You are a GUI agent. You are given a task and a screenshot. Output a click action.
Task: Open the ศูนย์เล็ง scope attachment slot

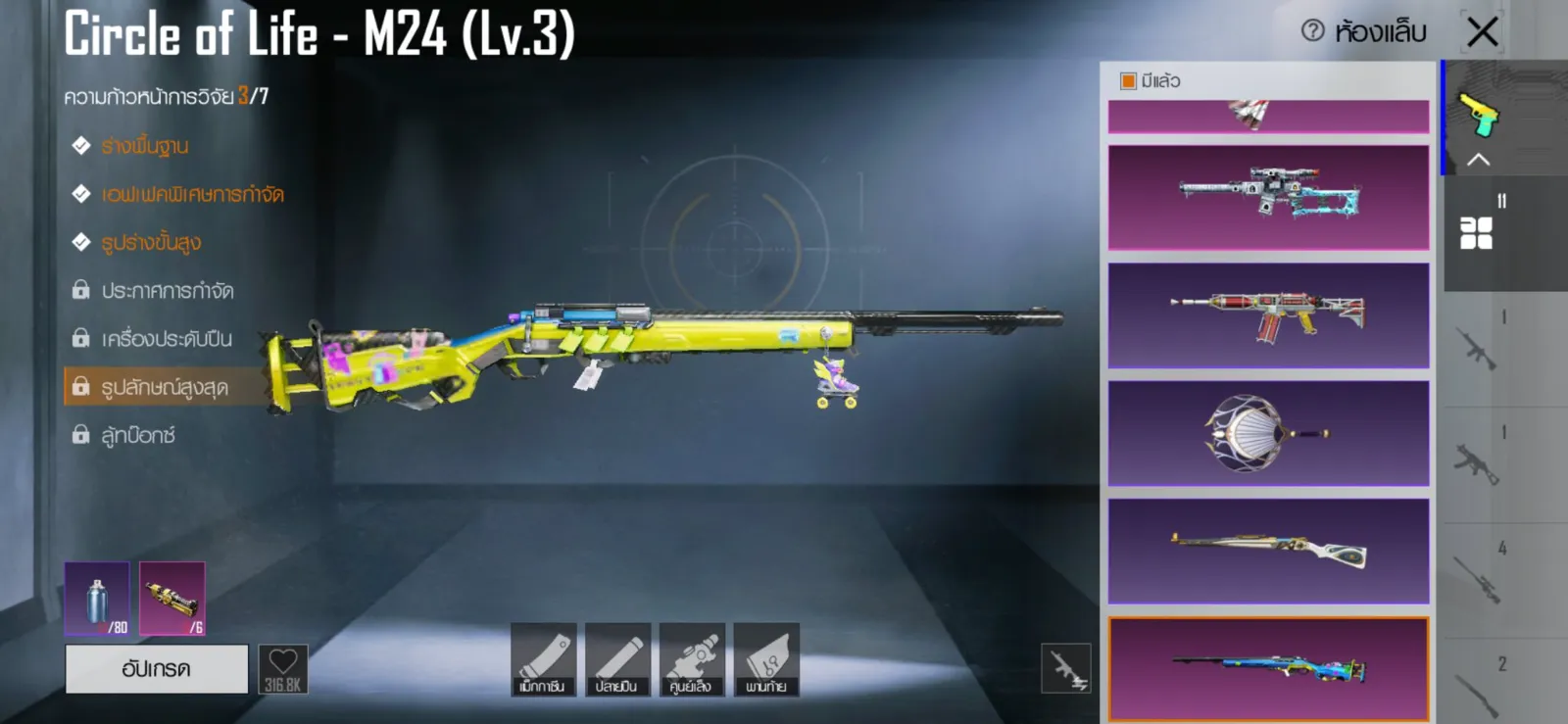(692, 659)
